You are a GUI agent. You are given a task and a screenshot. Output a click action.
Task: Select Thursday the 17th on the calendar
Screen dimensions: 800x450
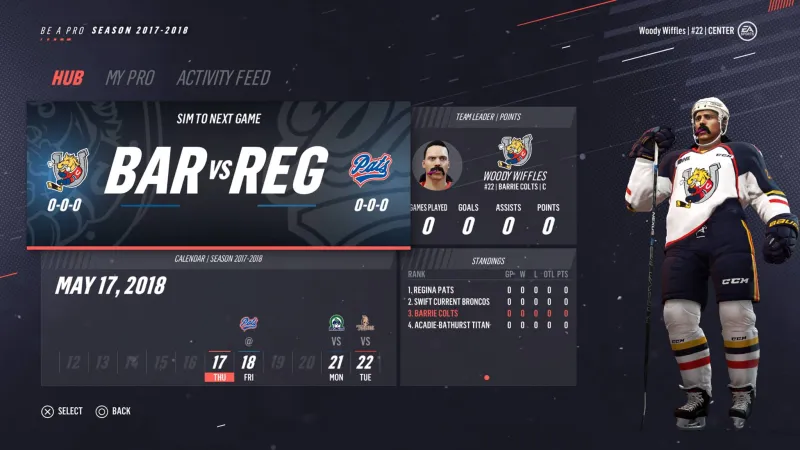point(219,366)
